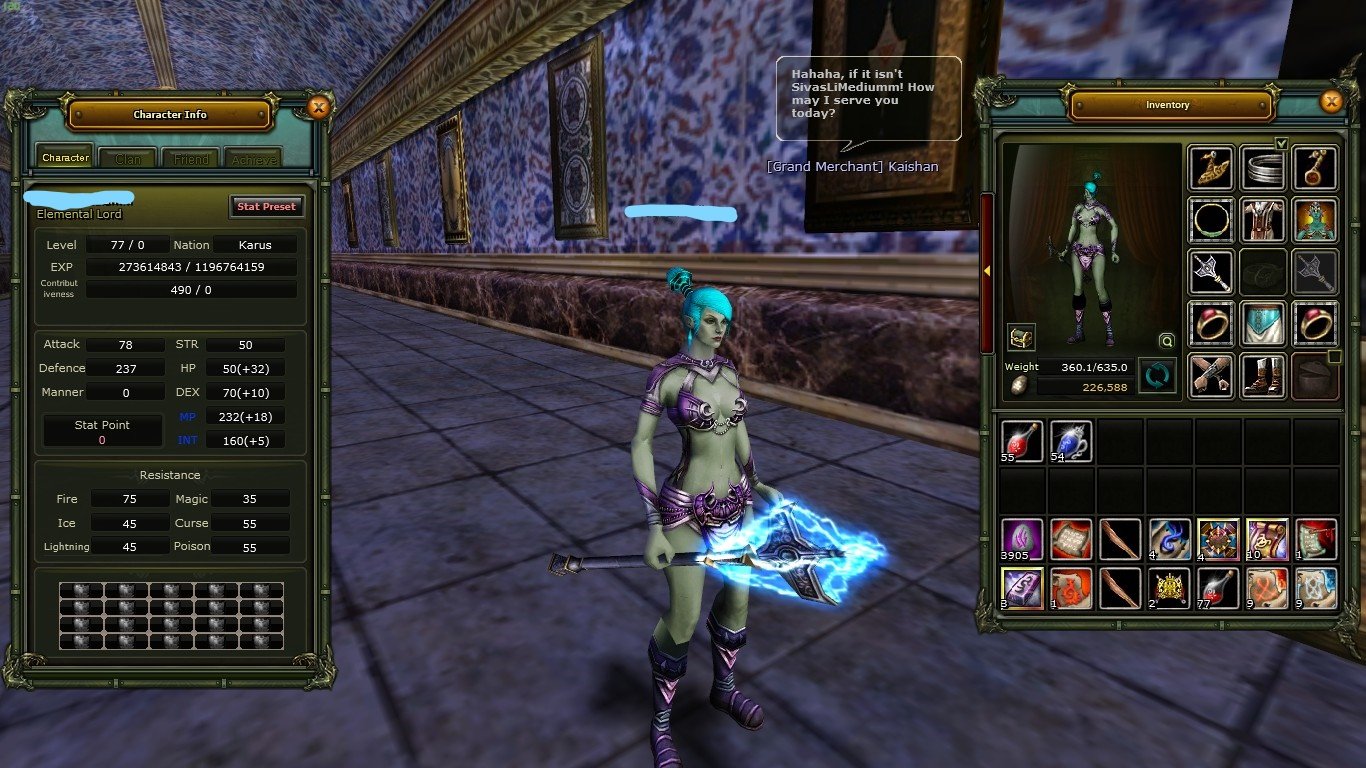Screen dimensions: 1366x768
Task: Open the treasure chest icon under character preview
Action: point(1021,337)
